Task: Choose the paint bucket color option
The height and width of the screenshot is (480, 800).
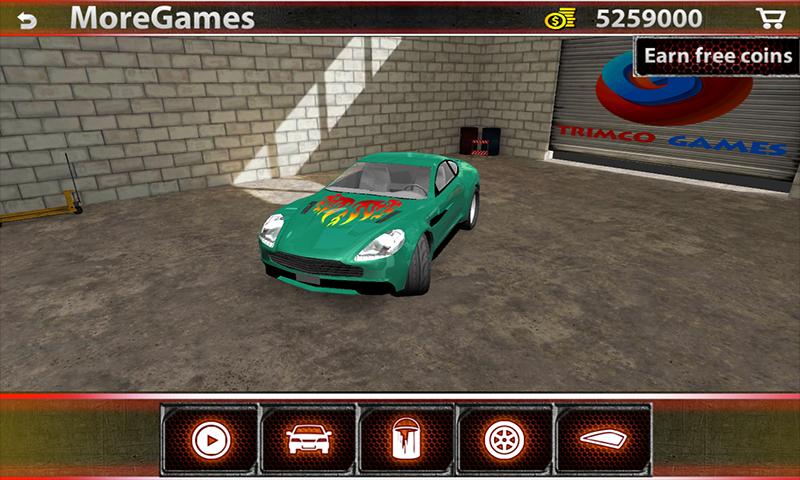Action: [x=406, y=439]
